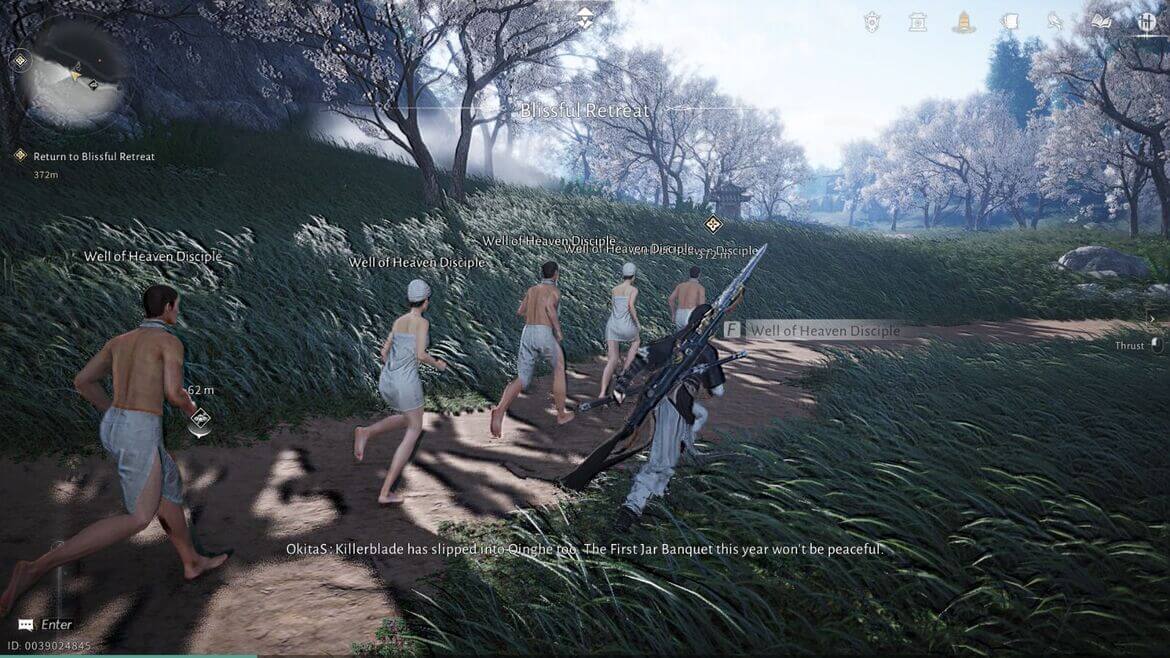Open the open-book journal icon

click(x=1101, y=22)
